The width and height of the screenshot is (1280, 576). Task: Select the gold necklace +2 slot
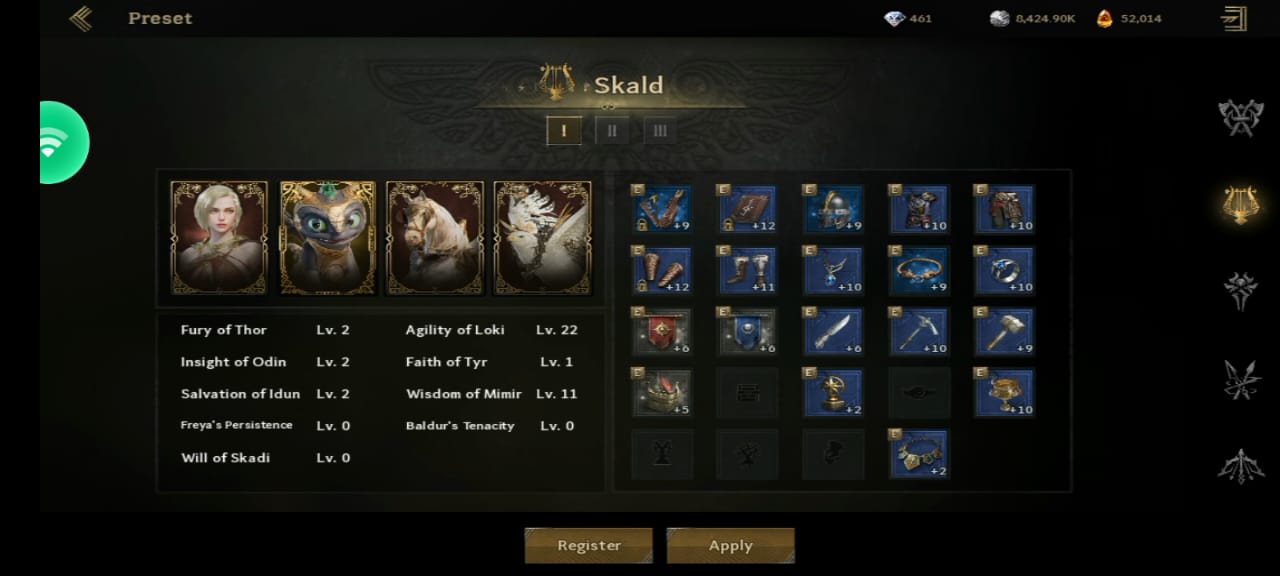(918, 453)
